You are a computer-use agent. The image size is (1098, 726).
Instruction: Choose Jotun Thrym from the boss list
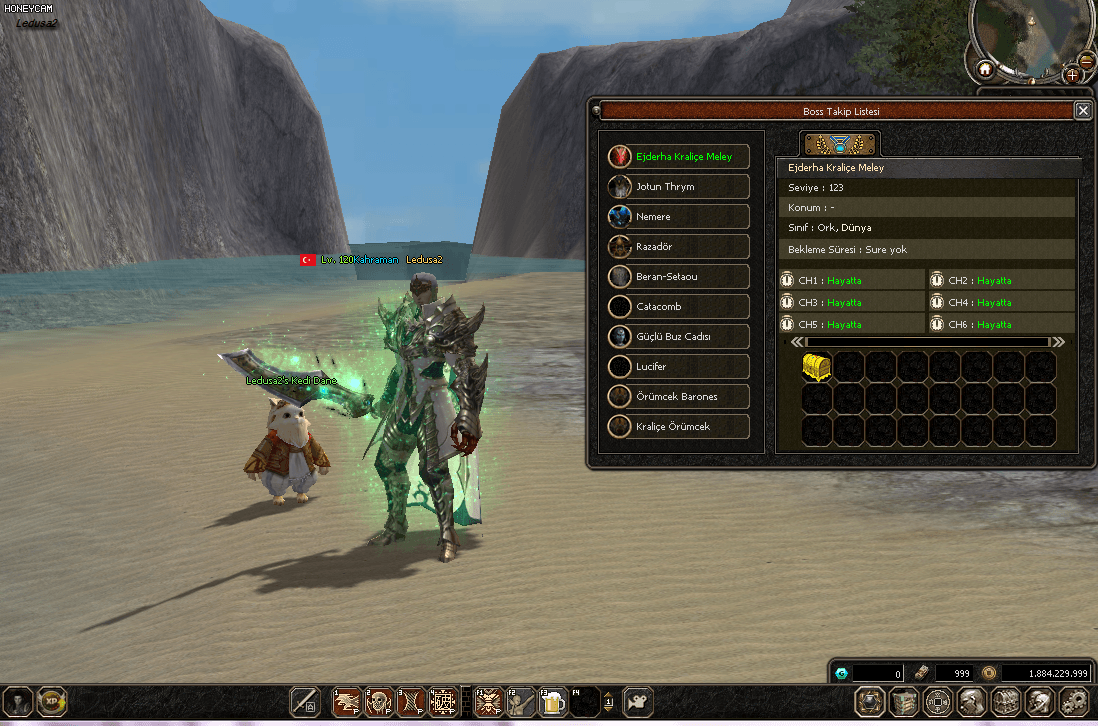(x=679, y=187)
